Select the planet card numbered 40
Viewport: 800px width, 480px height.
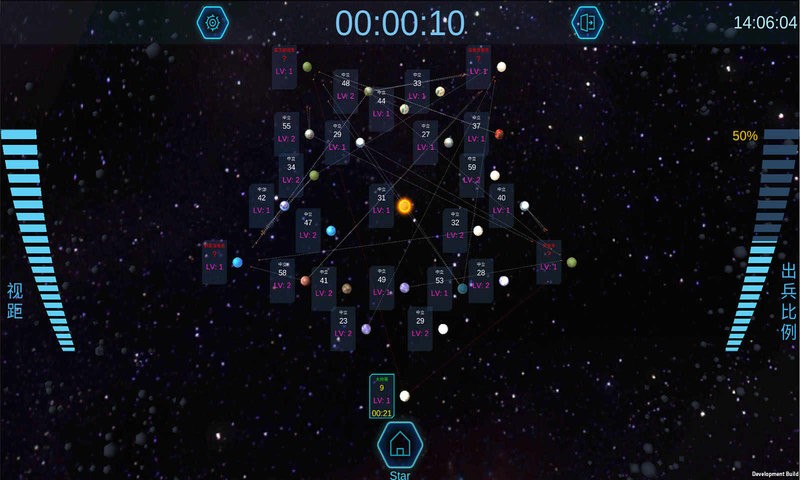coord(502,204)
